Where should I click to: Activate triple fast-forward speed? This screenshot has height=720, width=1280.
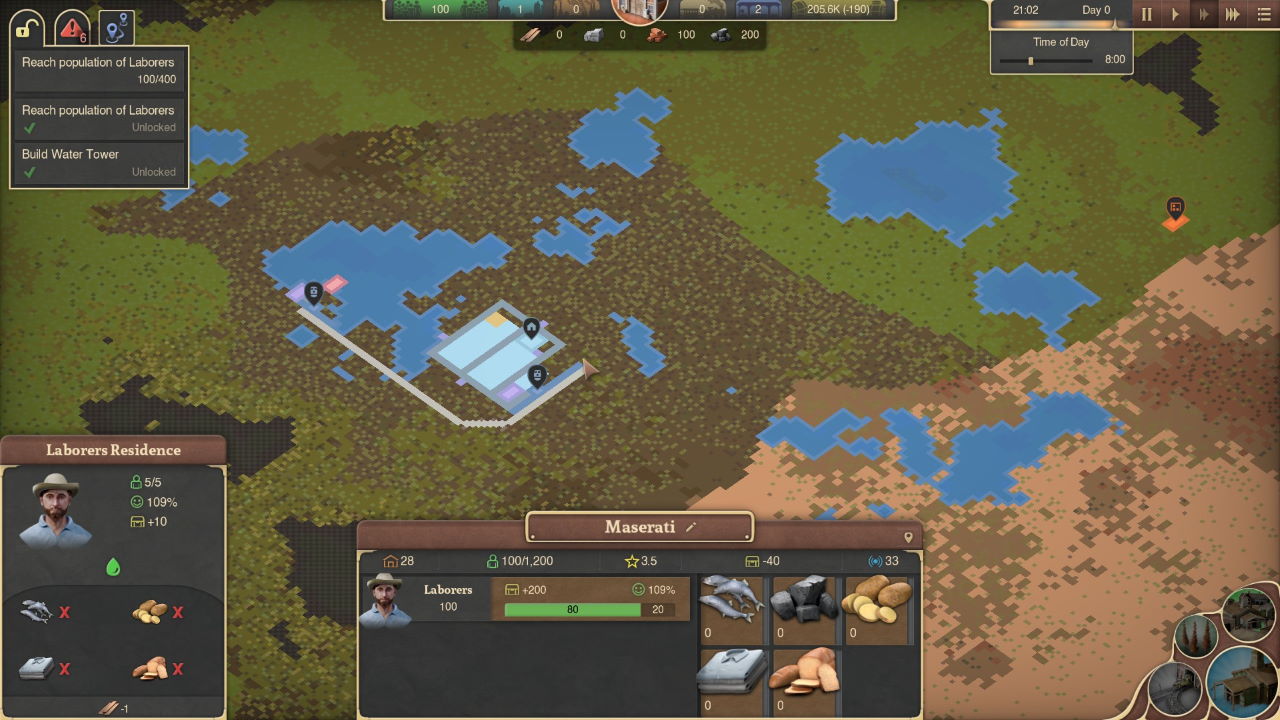click(1233, 14)
